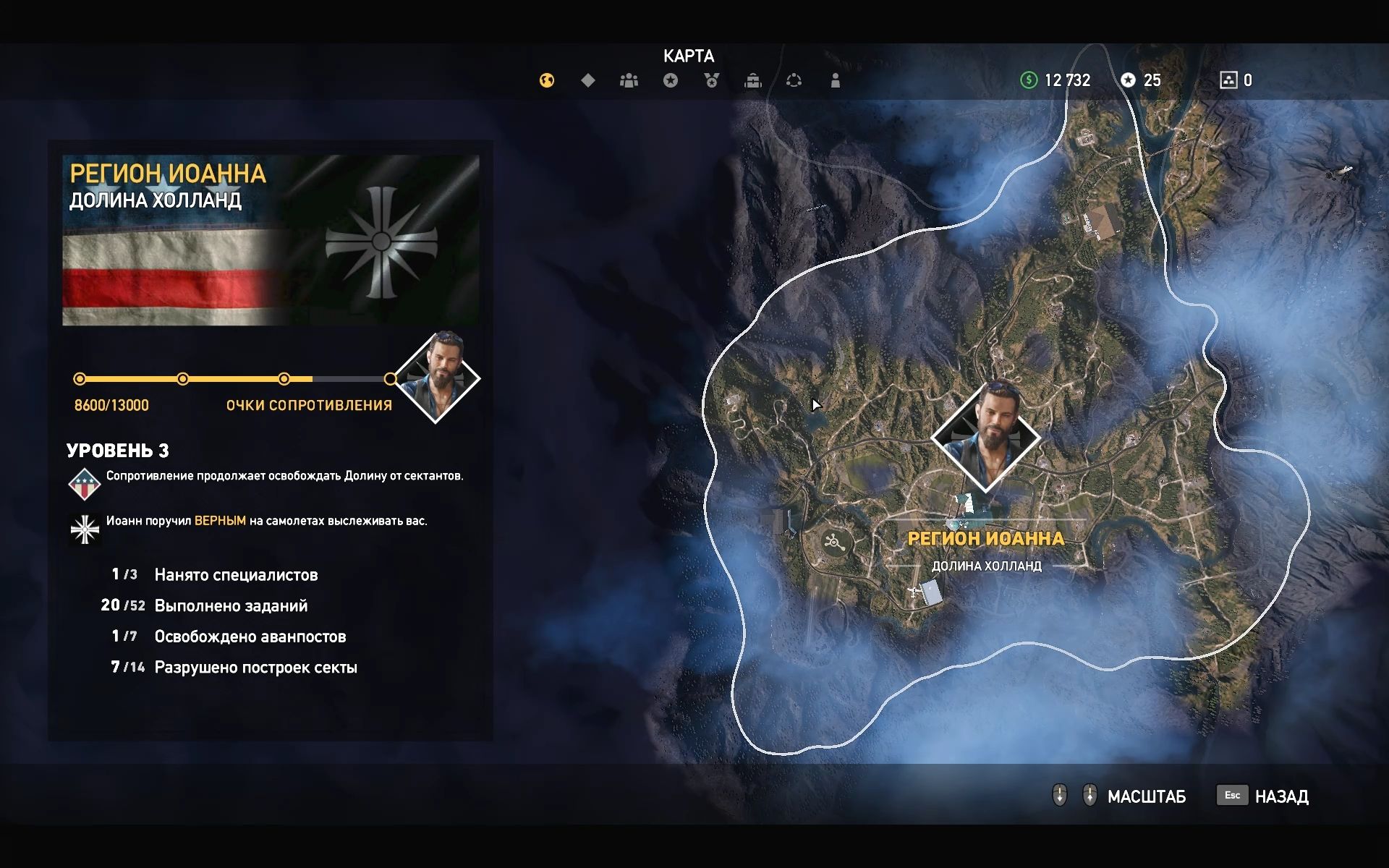Click the НАЗАД back button

(1280, 796)
